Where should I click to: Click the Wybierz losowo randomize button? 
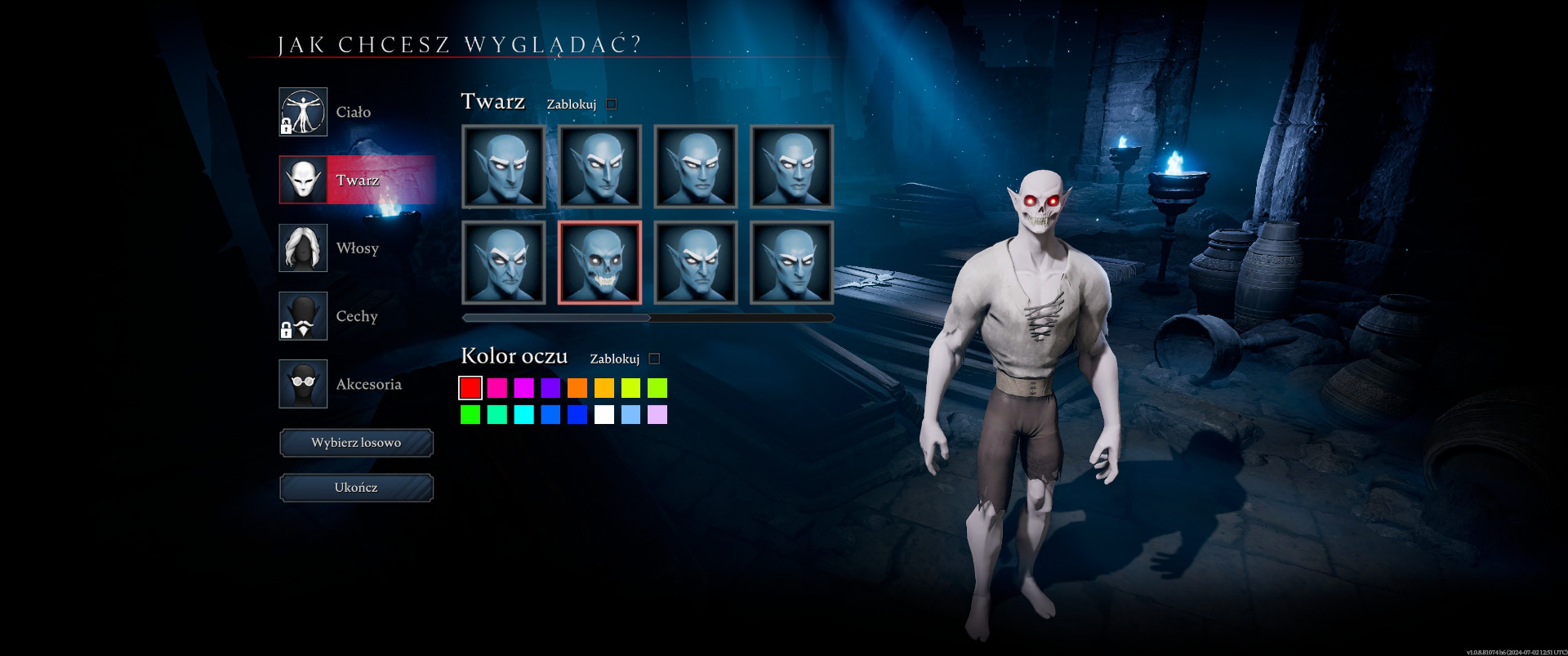(356, 443)
